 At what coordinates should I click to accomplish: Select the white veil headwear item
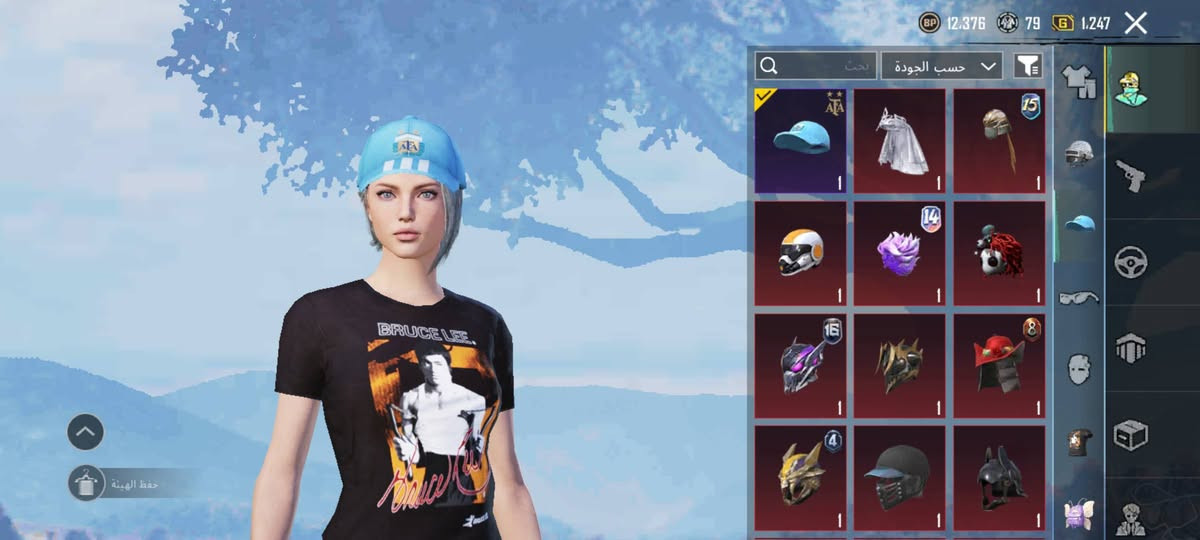click(899, 141)
